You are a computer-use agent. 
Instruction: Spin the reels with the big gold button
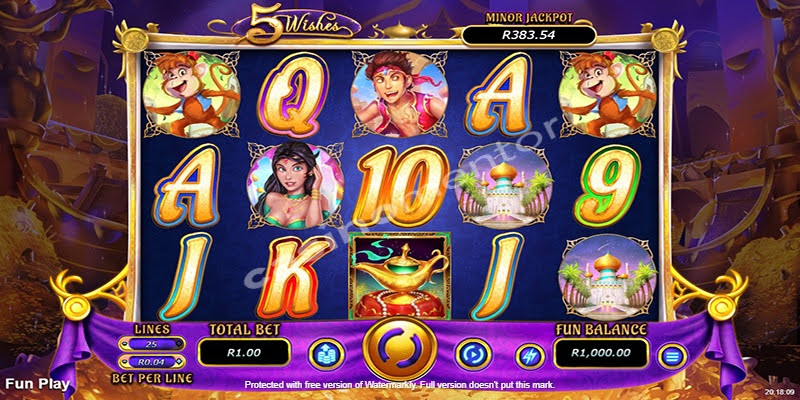pyautogui.click(x=398, y=351)
